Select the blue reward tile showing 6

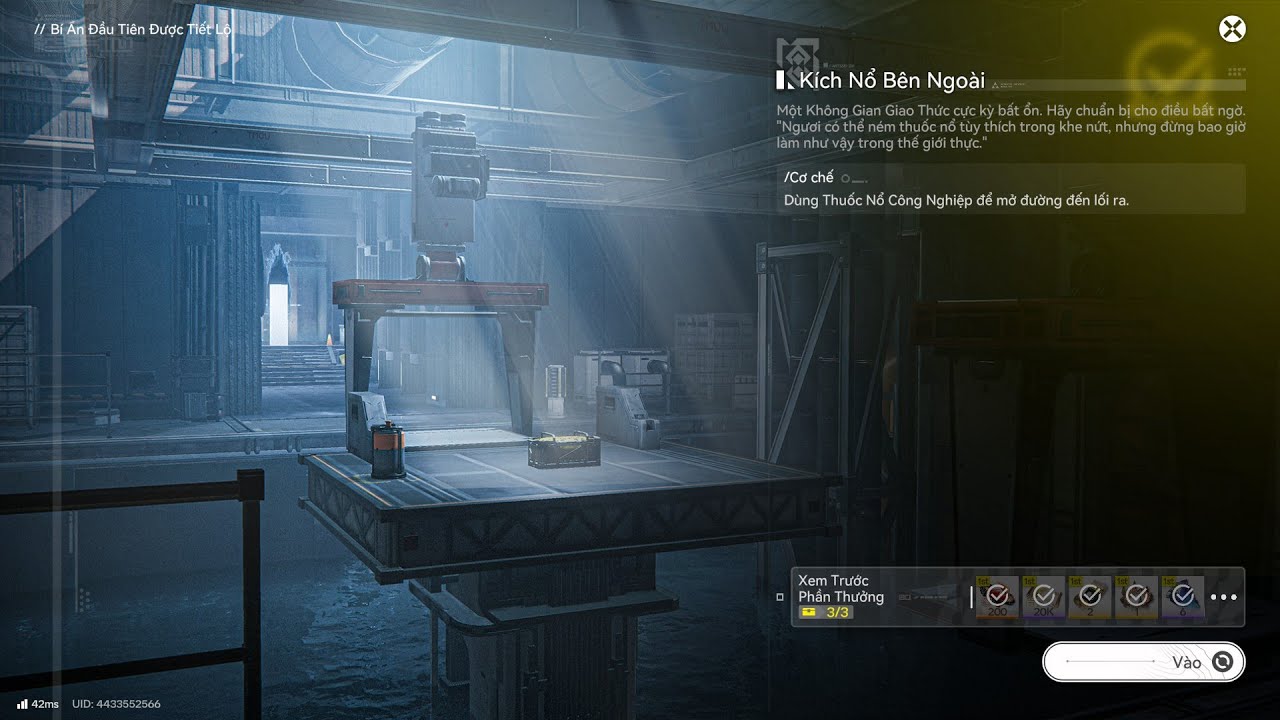[1183, 597]
